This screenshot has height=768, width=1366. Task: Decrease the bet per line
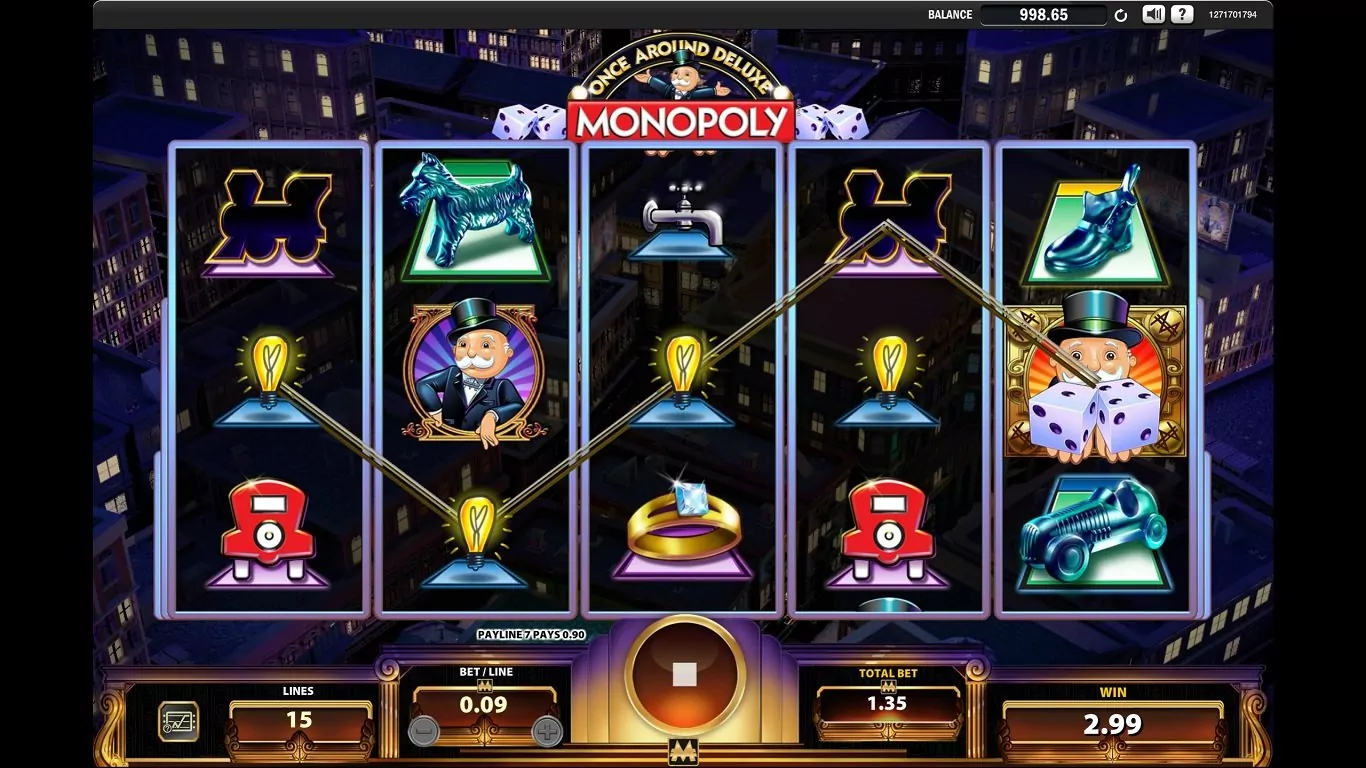pos(424,731)
